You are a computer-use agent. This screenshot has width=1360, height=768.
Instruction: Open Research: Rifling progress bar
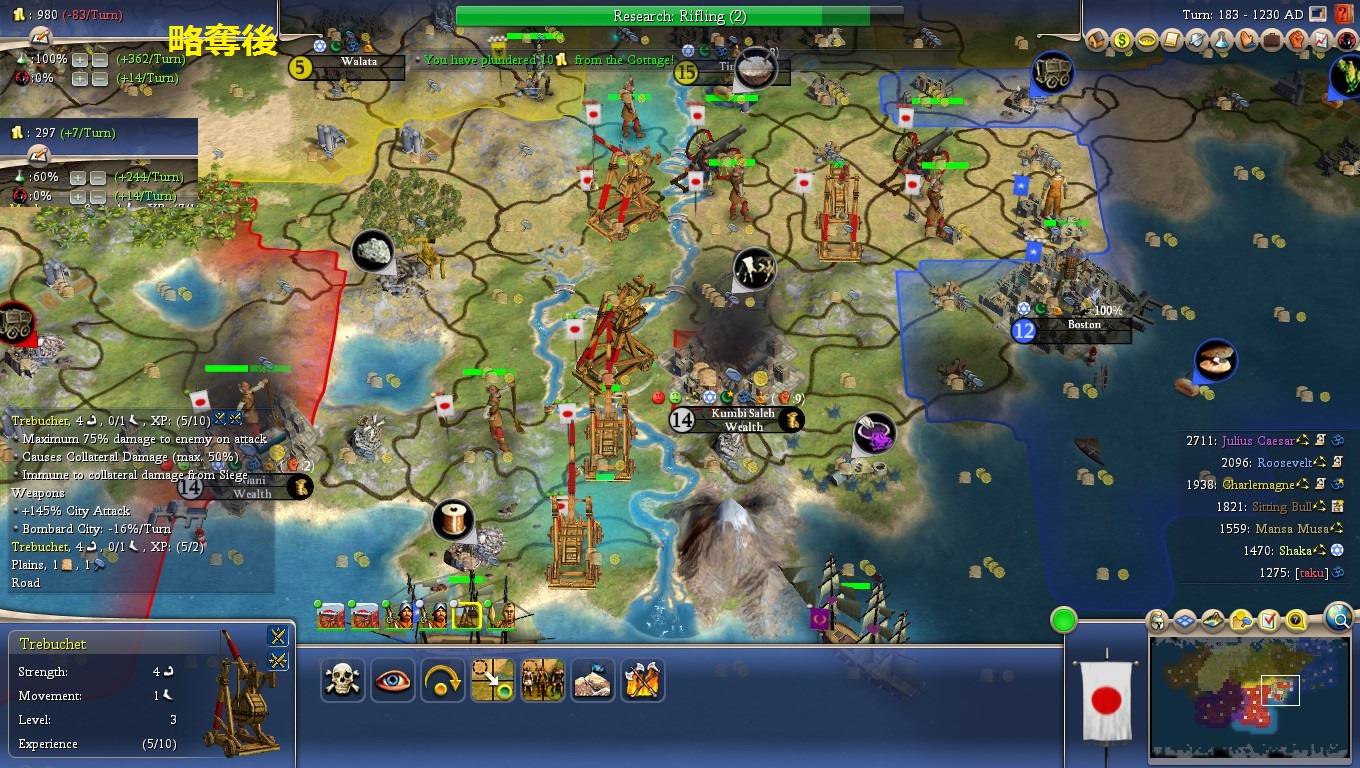(x=665, y=16)
